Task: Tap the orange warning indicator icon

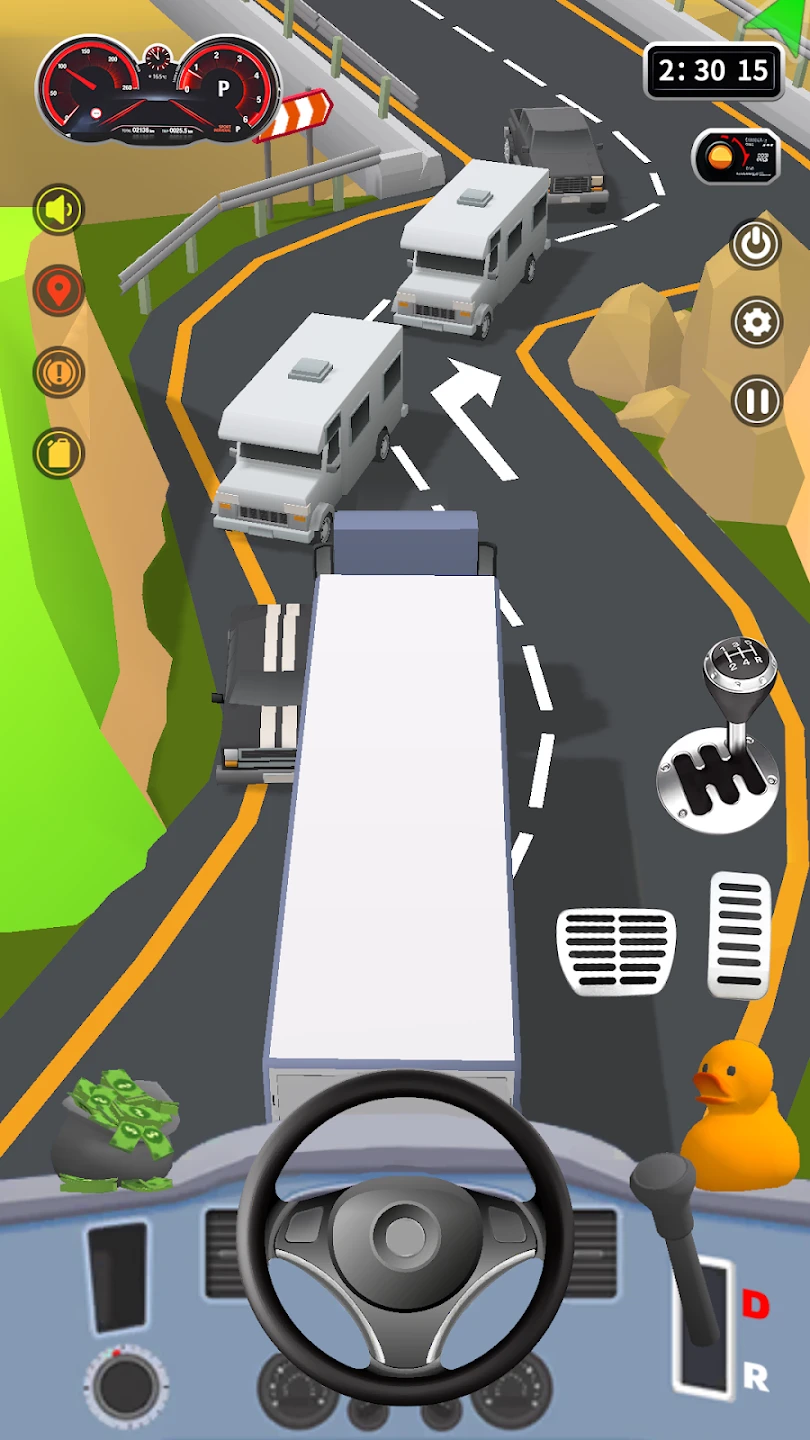Action: (x=59, y=372)
